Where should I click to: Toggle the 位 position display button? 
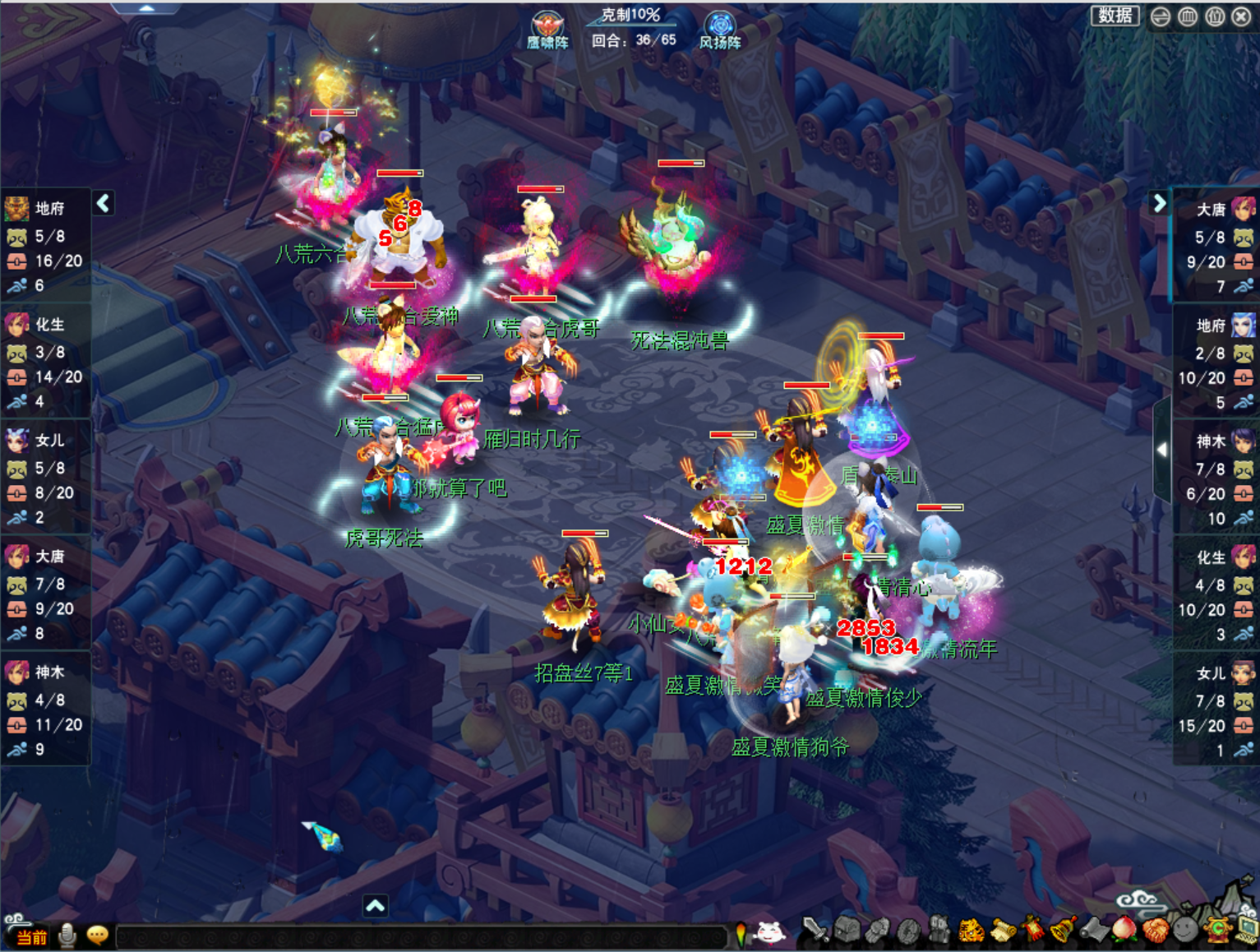[x=1215, y=16]
